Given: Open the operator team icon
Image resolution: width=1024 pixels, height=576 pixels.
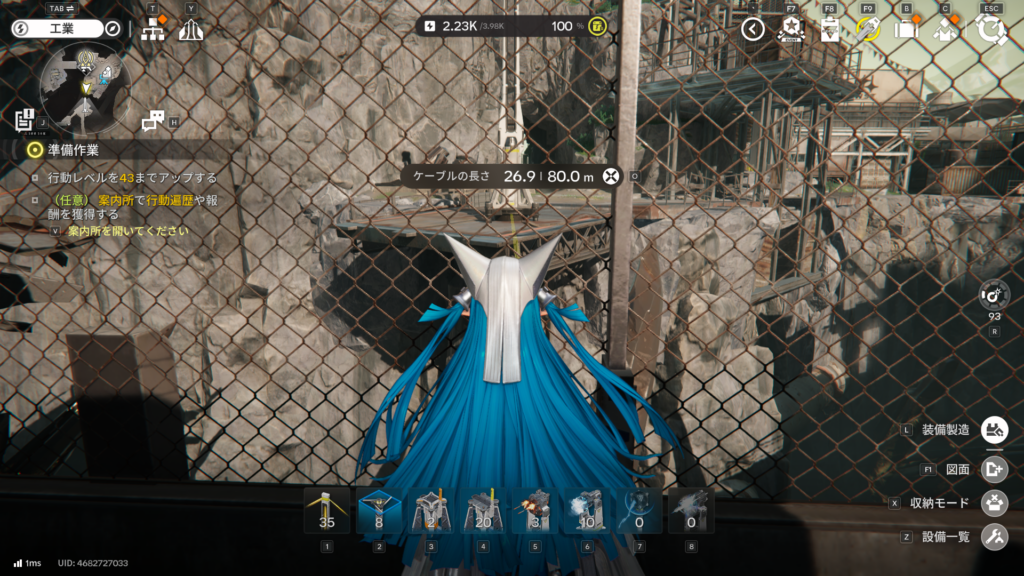Looking at the screenshot, I should [x=945, y=29].
